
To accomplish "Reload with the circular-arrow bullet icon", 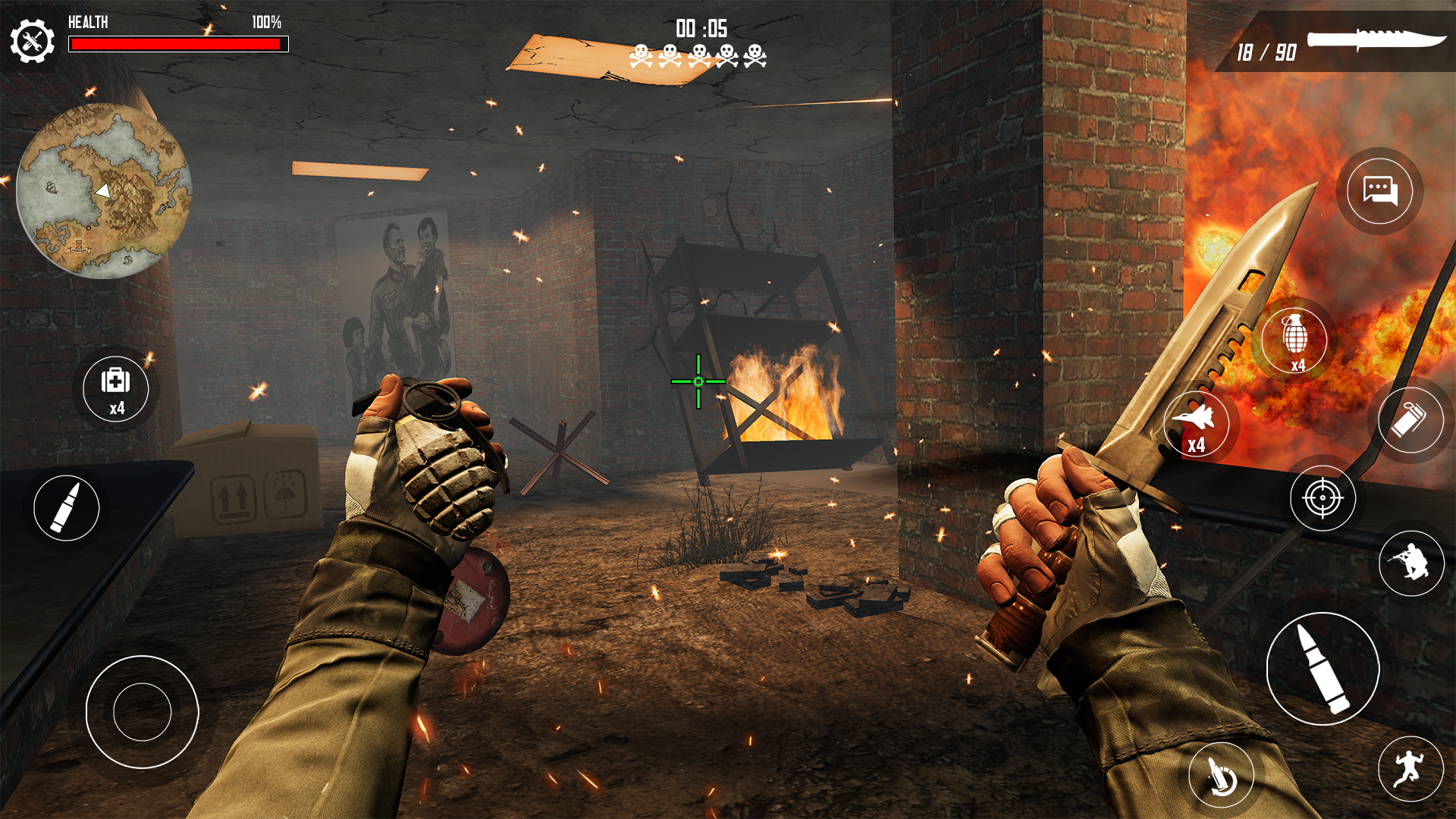I will tap(1221, 773).
